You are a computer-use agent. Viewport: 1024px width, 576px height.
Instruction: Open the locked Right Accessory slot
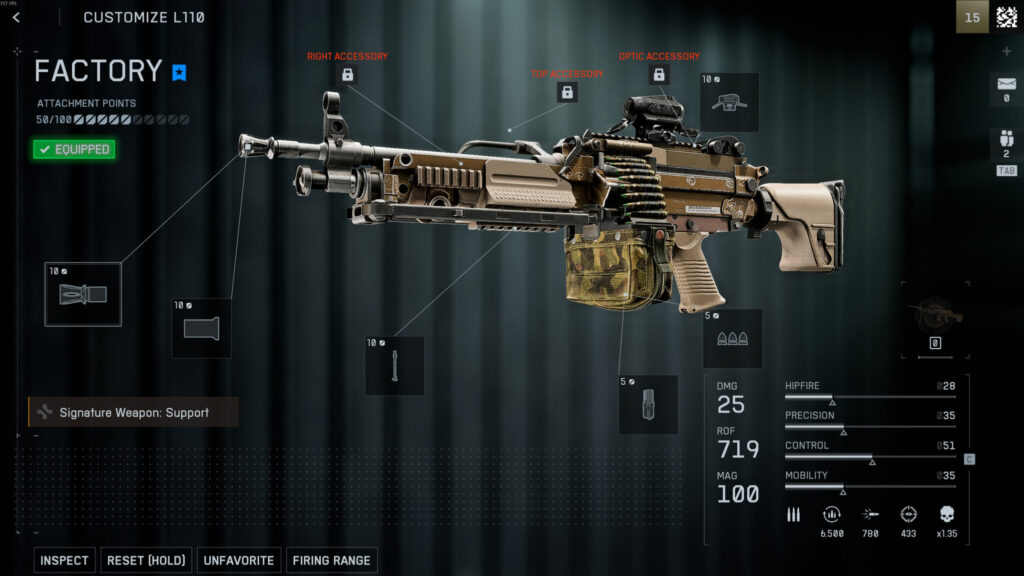click(x=347, y=75)
